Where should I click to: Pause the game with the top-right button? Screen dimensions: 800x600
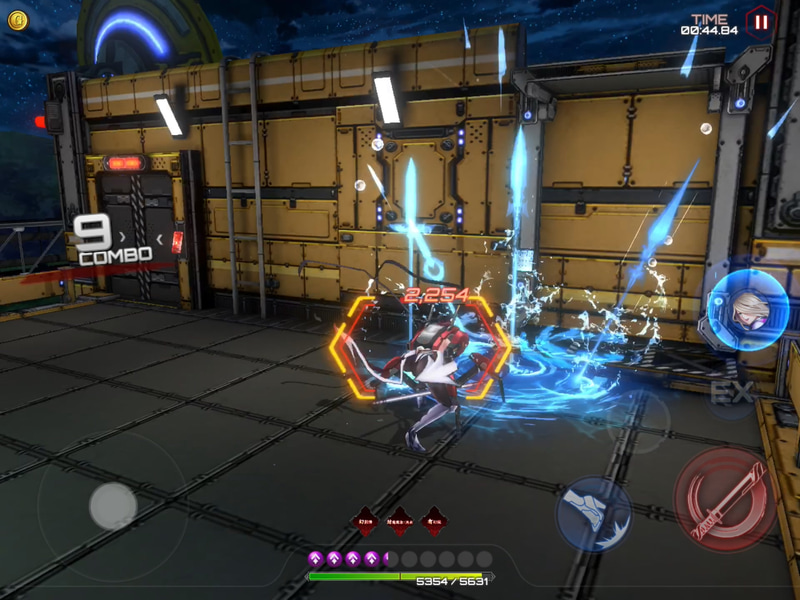point(762,21)
